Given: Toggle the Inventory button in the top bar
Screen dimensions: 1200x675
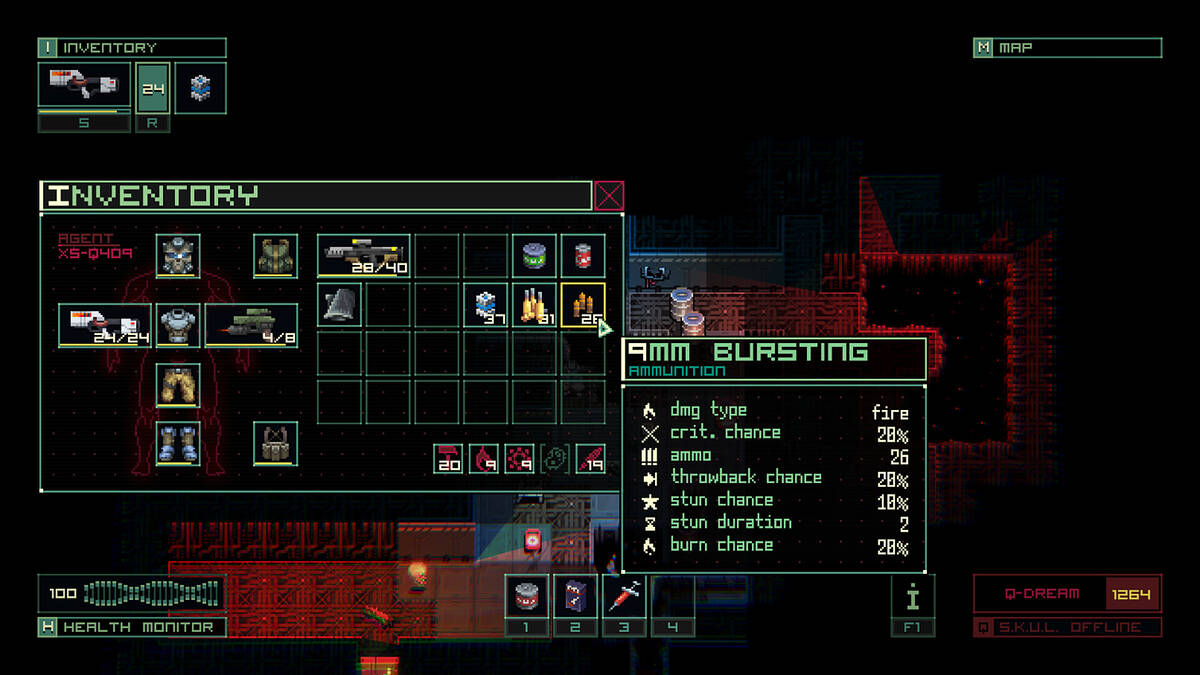Looking at the screenshot, I should point(132,48).
